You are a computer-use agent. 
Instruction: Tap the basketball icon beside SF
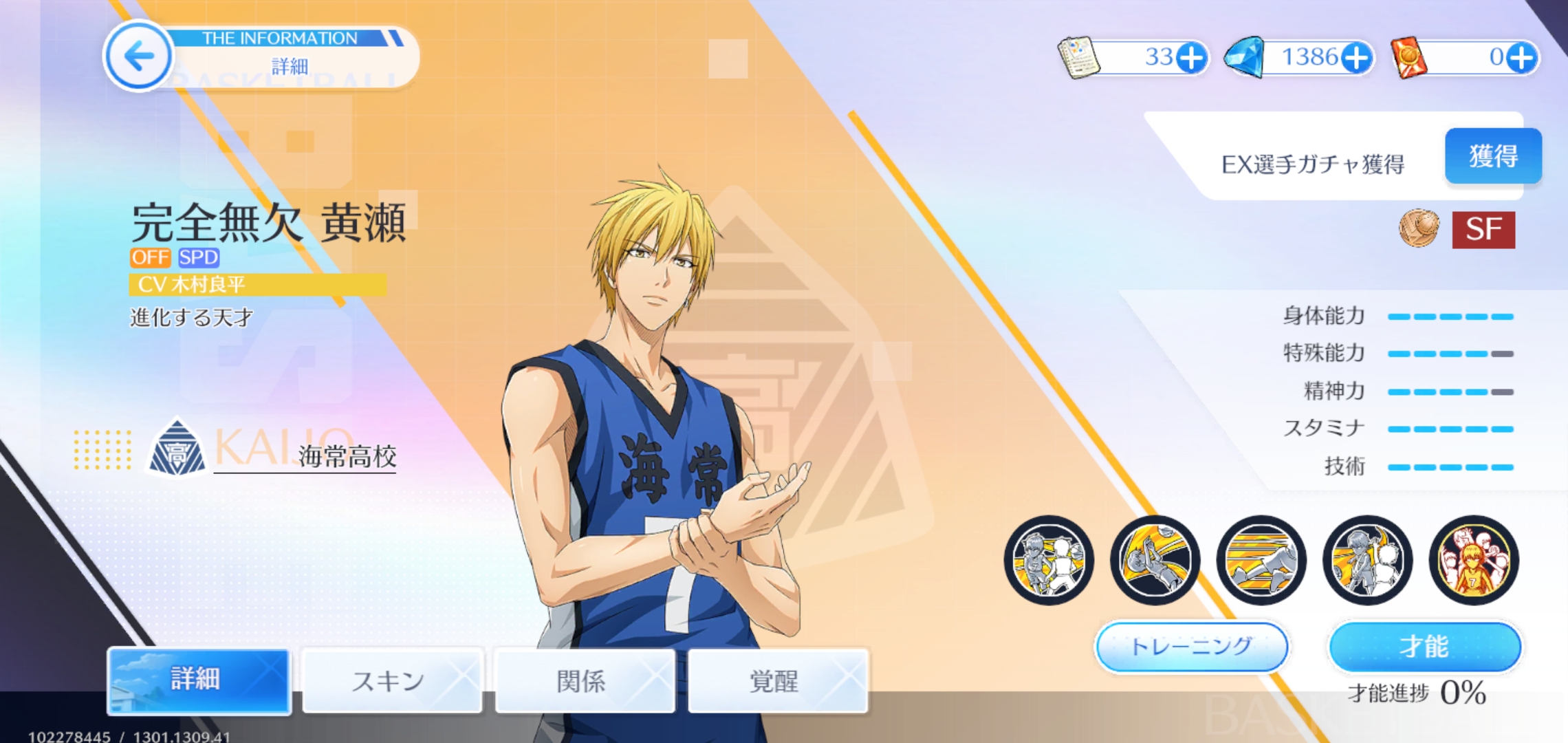click(1419, 228)
